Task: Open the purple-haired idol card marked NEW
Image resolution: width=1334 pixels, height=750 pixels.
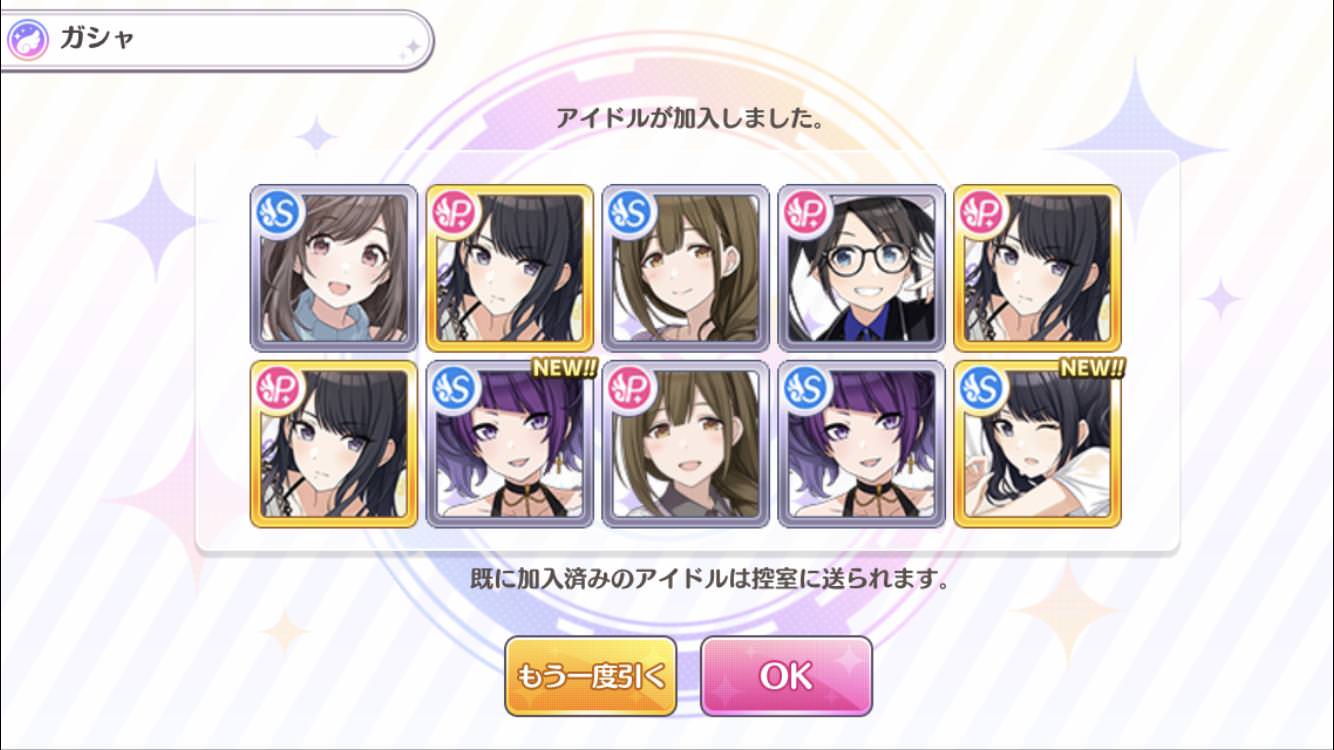Action: pos(510,444)
